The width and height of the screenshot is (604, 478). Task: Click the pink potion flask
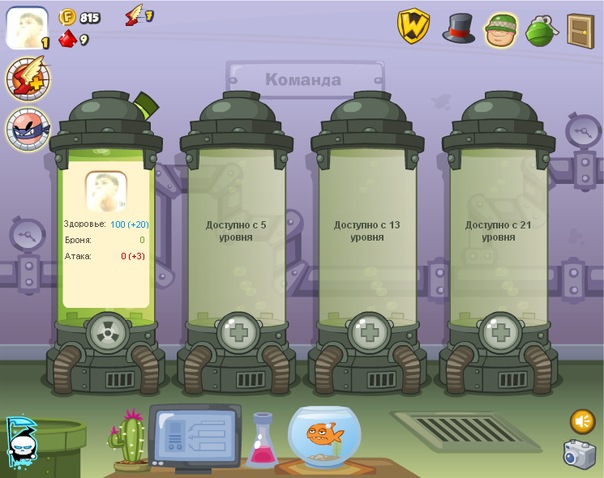[x=262, y=441]
